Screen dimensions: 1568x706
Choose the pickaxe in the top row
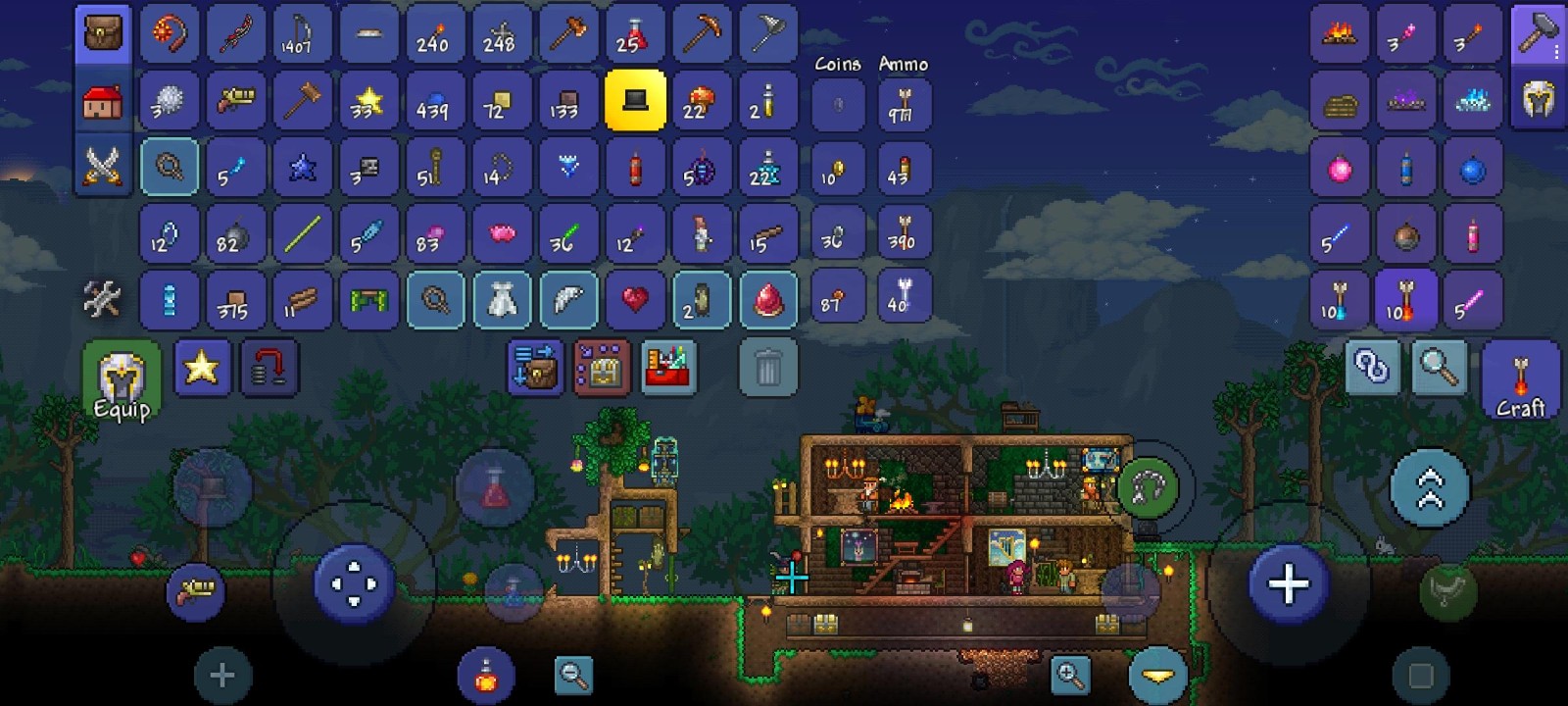tap(702, 35)
